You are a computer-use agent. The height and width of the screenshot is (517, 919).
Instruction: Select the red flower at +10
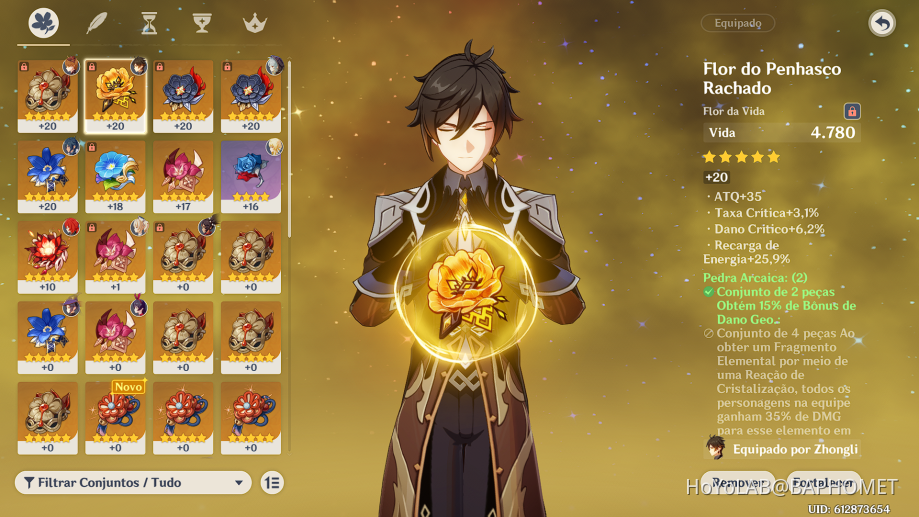(x=47, y=255)
